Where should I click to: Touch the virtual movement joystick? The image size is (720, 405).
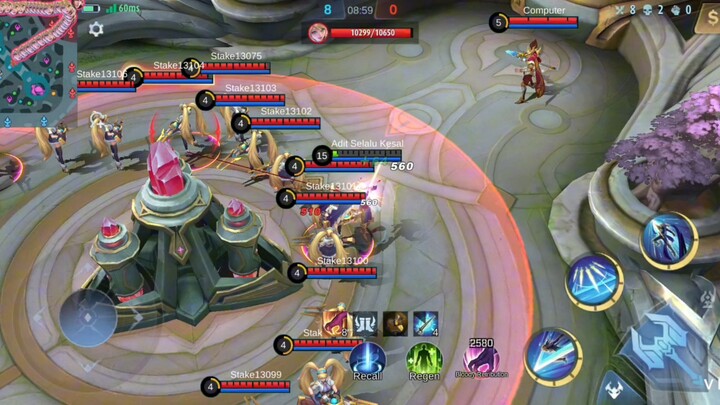coord(88,317)
